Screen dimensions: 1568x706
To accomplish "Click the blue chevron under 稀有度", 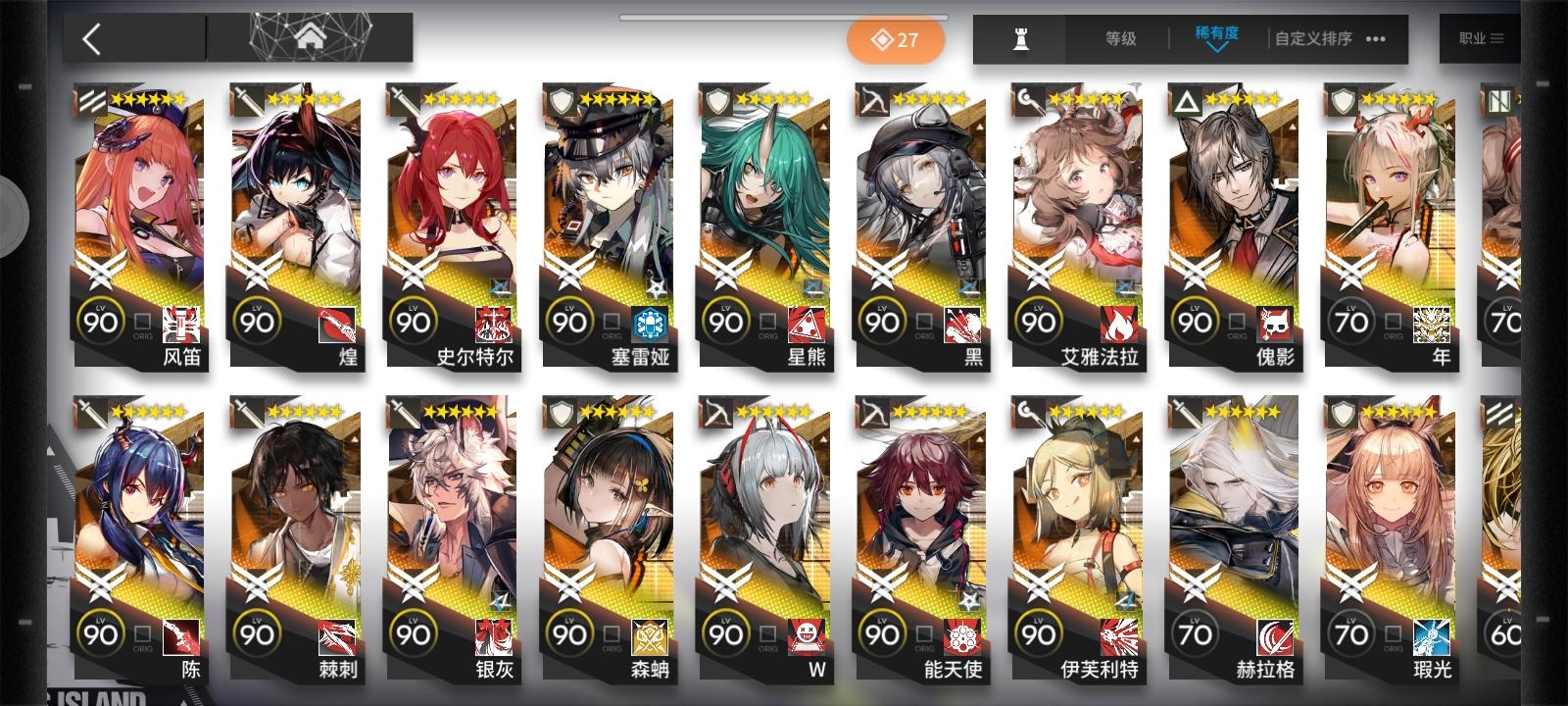I will point(1217,48).
